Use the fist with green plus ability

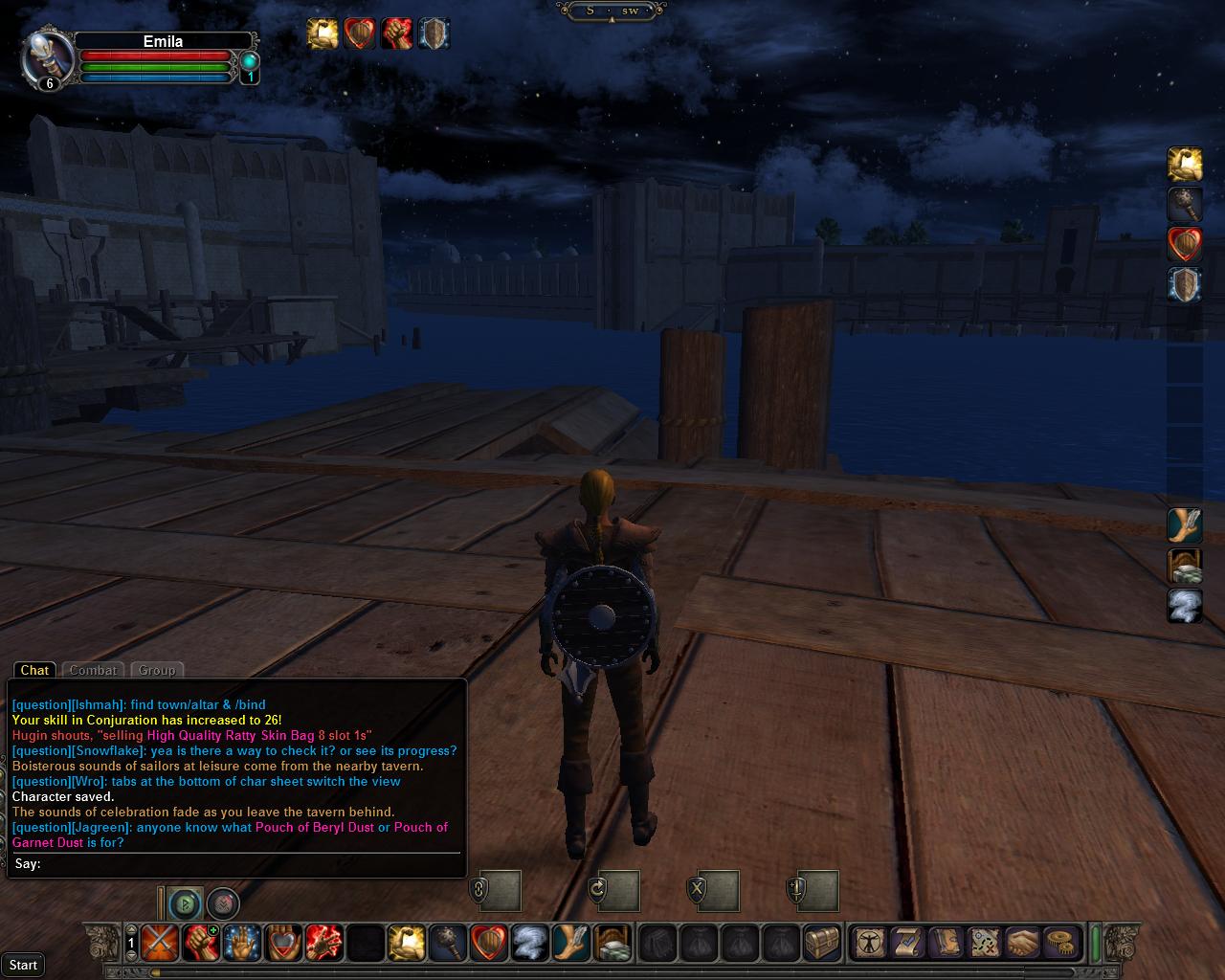coord(200,944)
